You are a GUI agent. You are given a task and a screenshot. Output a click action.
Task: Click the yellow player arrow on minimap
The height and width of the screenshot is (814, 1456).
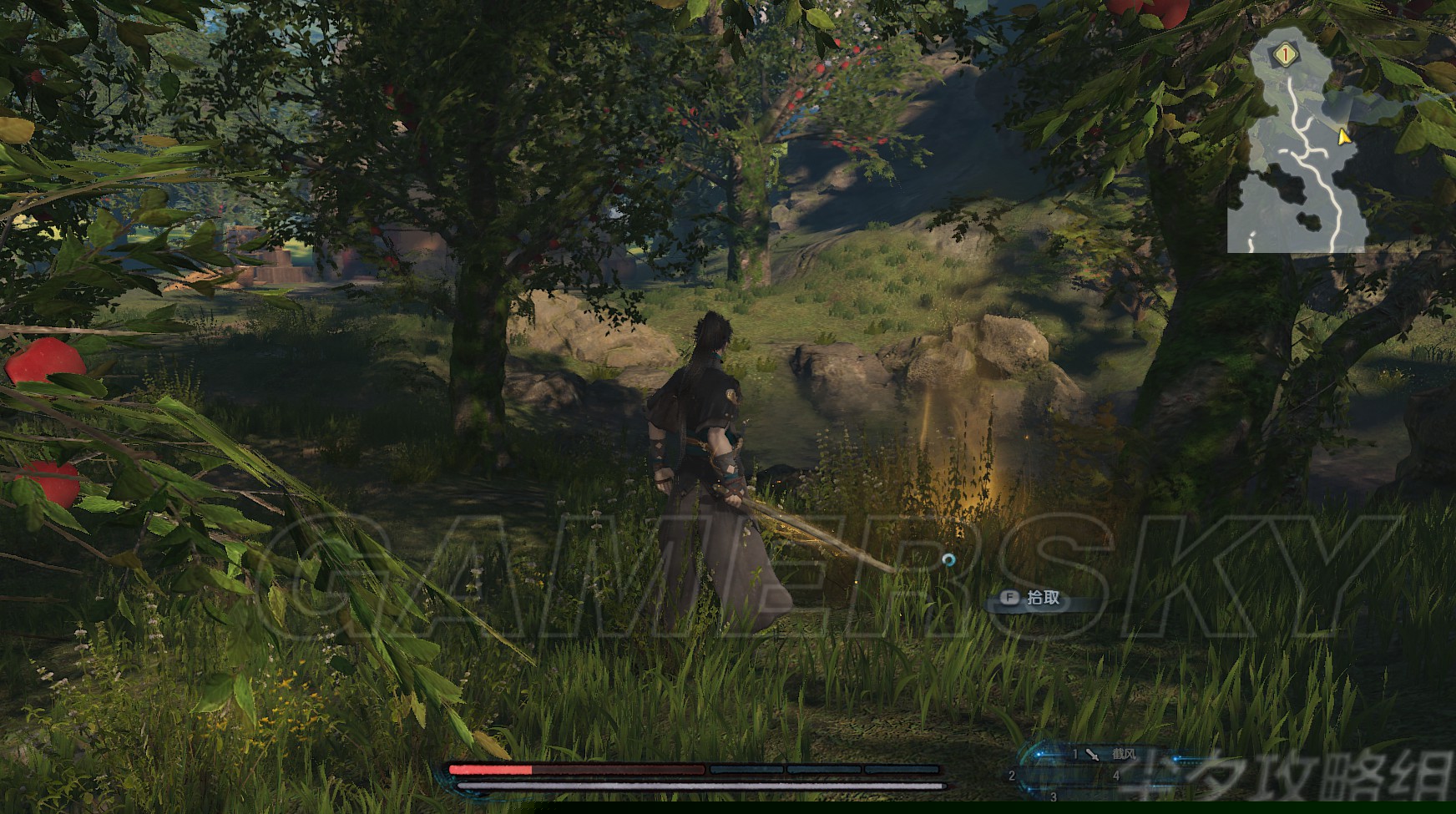click(x=1343, y=137)
